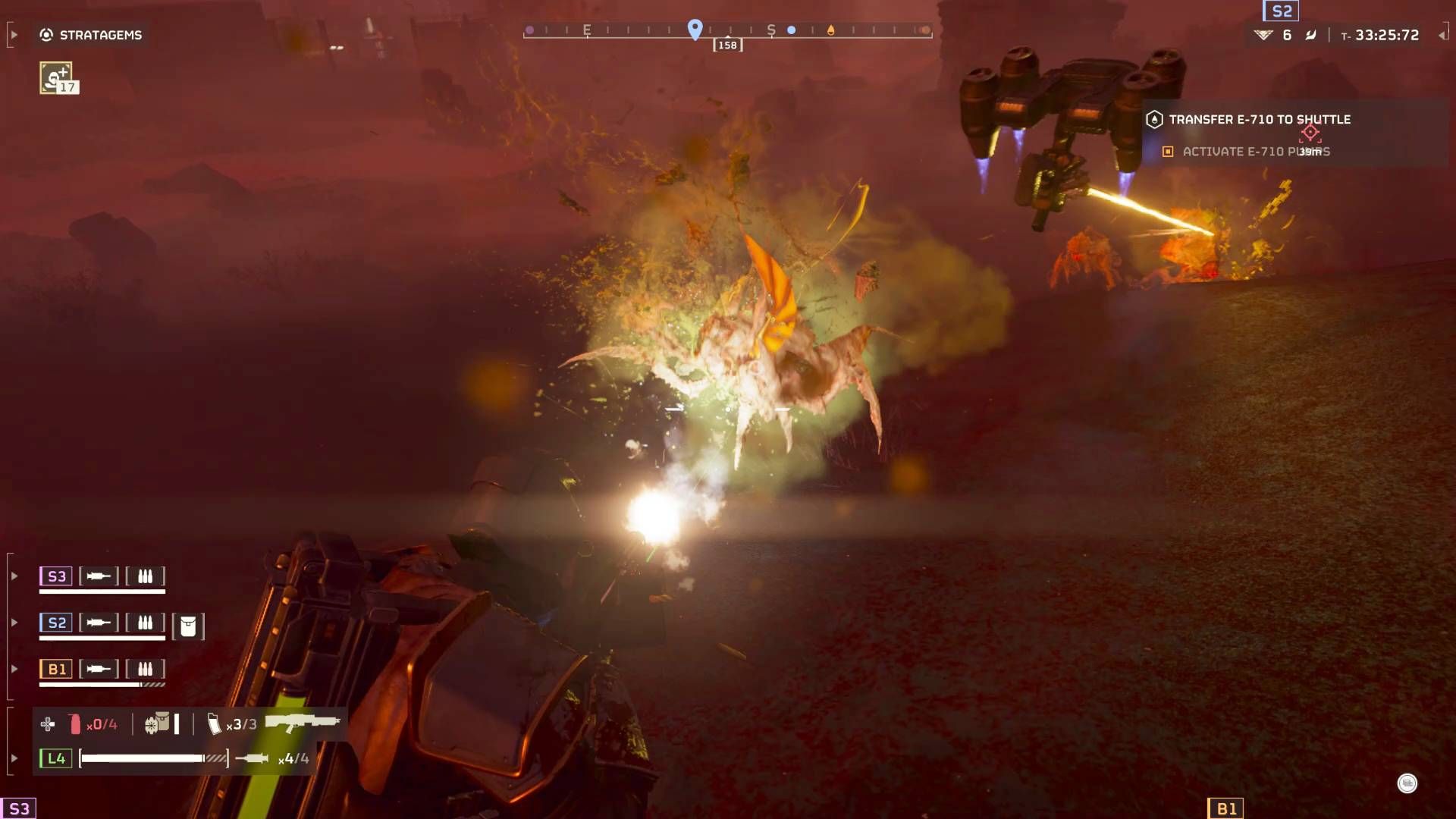The image size is (1456, 819).
Task: Open the STRATAGEMS menu header
Action: [x=102, y=34]
